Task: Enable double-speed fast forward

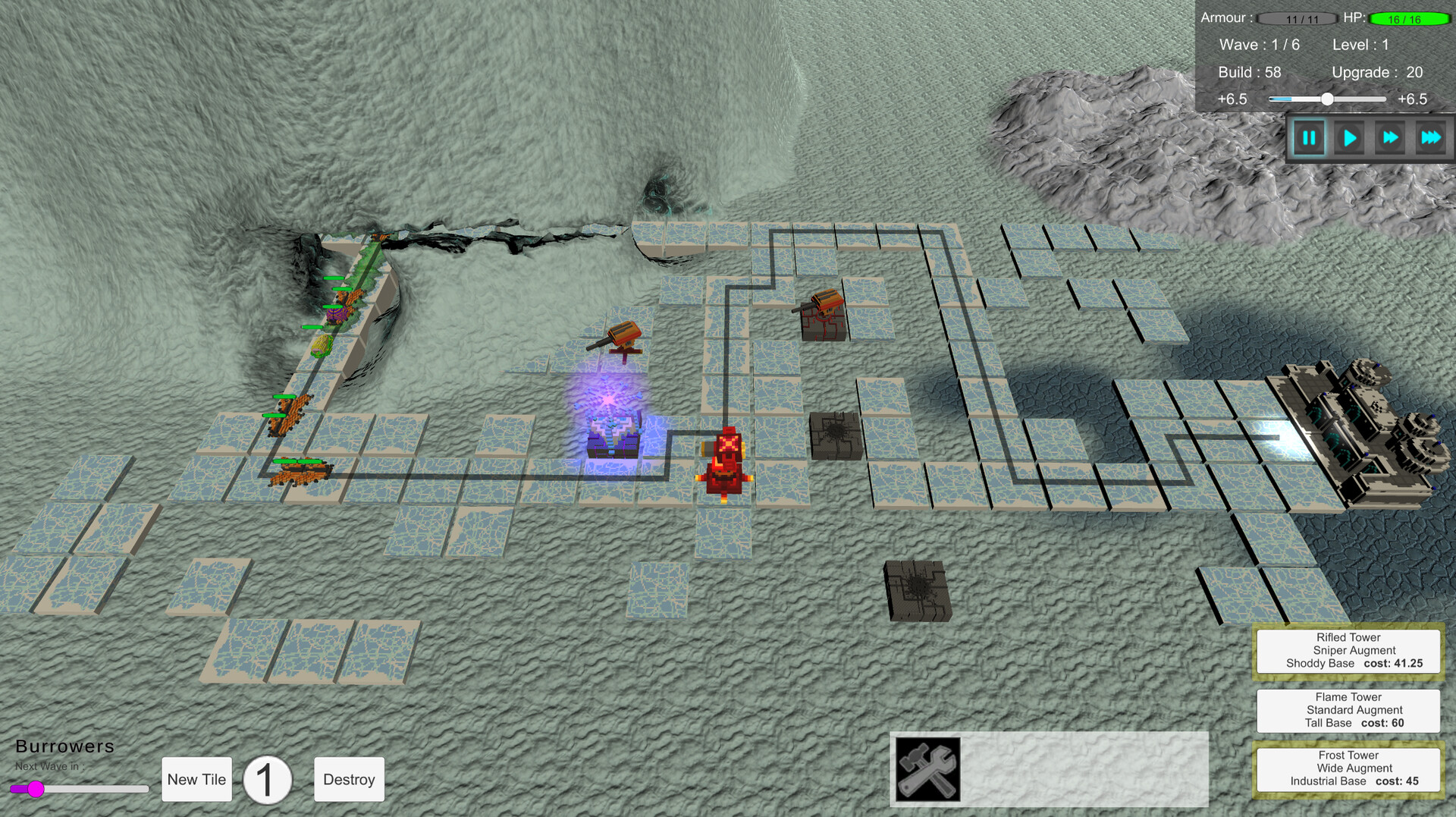Action: [1390, 137]
